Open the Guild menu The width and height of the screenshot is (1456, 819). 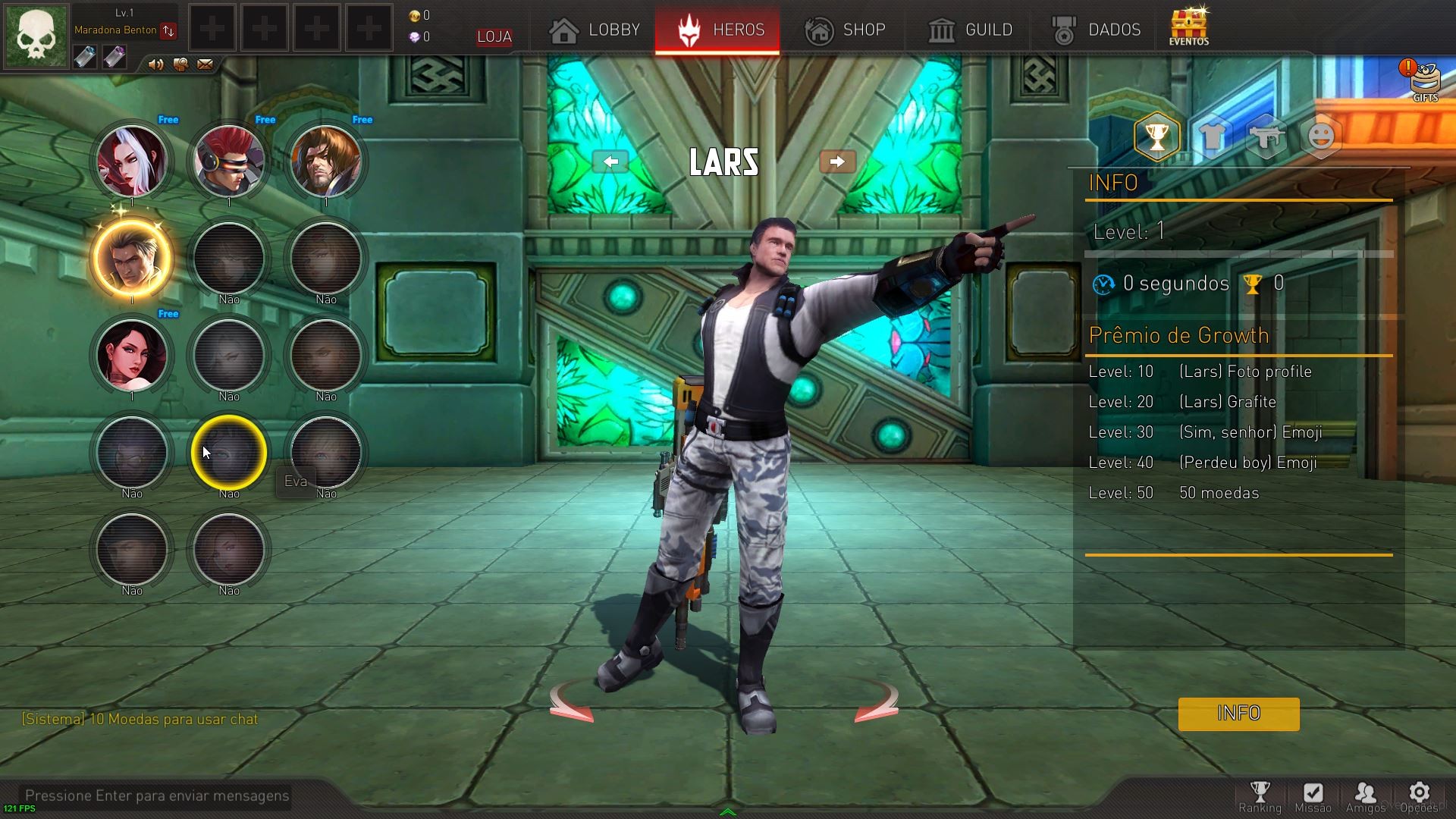pos(970,30)
